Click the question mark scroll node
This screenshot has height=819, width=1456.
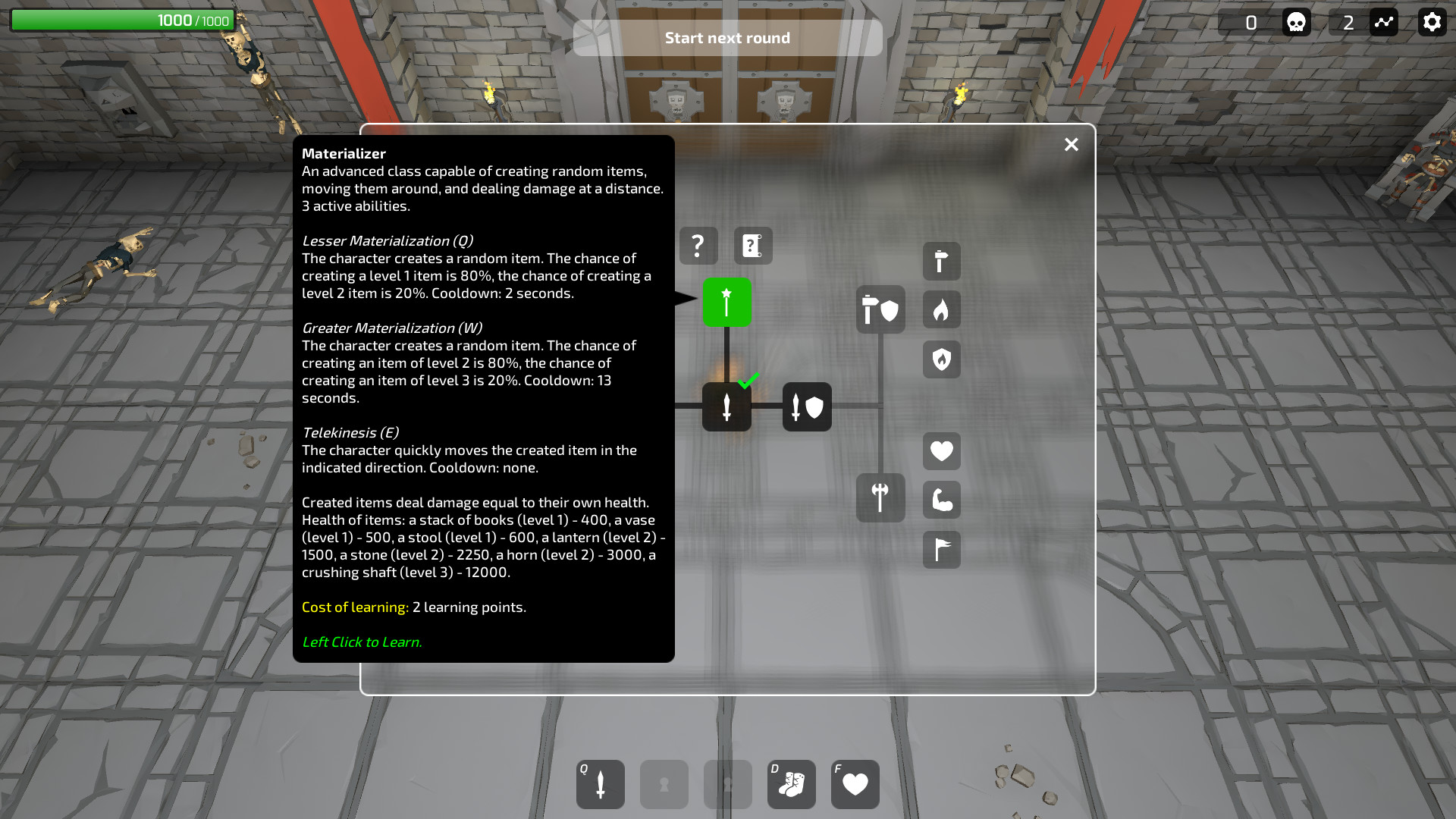pyautogui.click(x=753, y=246)
